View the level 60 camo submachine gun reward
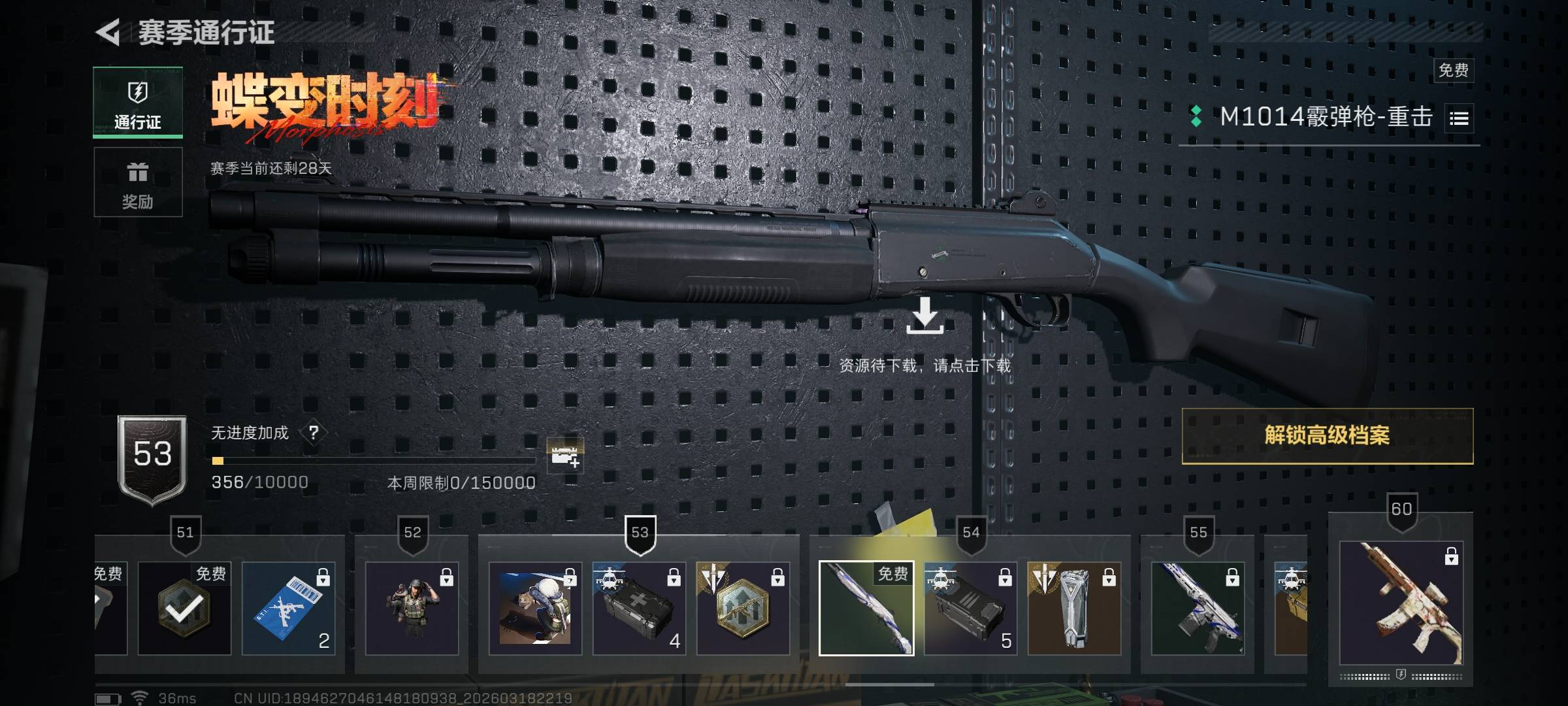 [1401, 602]
